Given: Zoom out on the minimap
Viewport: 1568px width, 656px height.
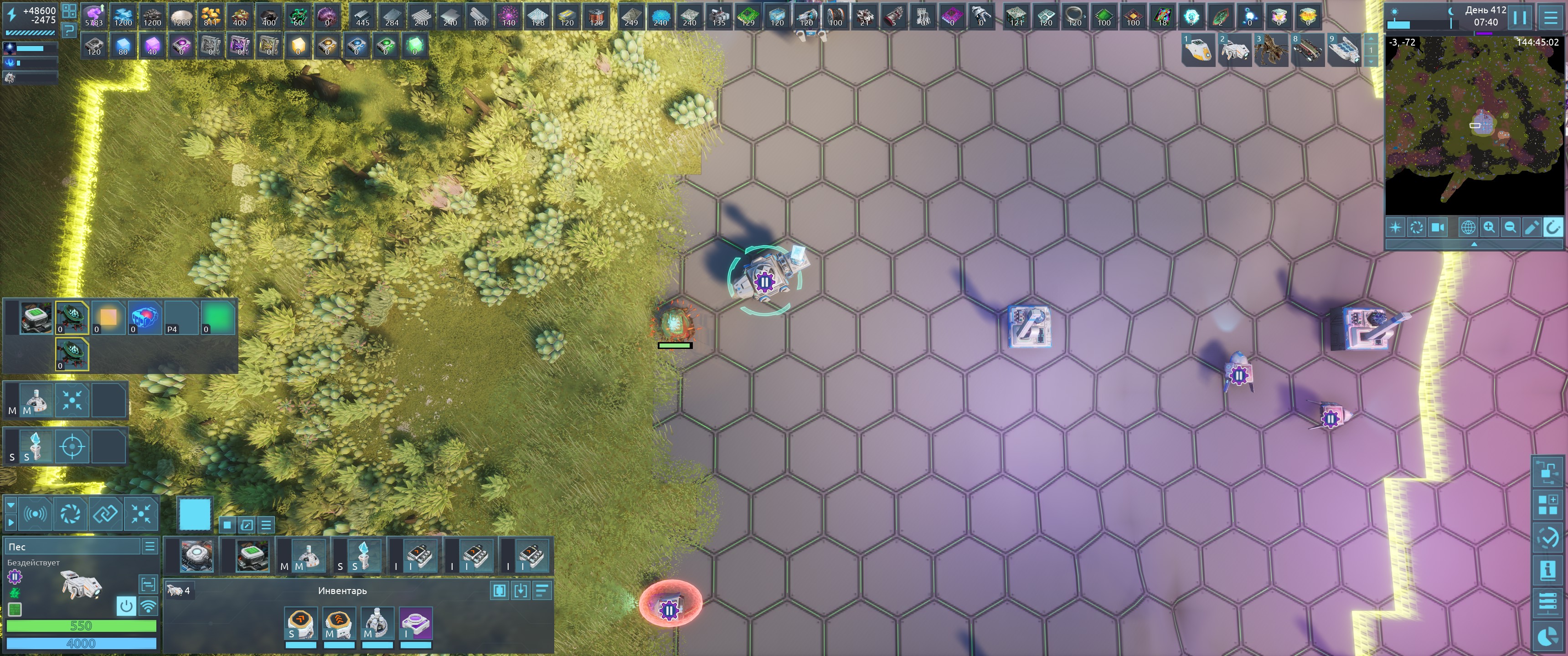Looking at the screenshot, I should [1510, 228].
